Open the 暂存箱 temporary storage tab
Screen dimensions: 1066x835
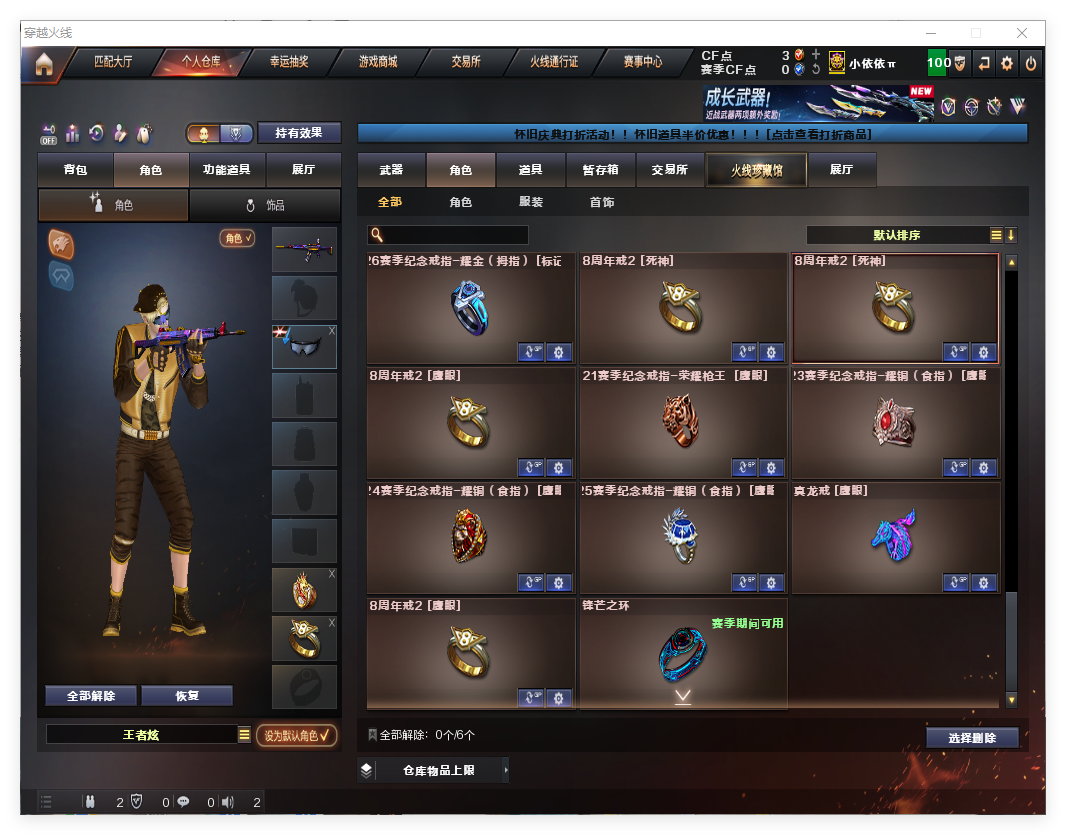[x=600, y=170]
